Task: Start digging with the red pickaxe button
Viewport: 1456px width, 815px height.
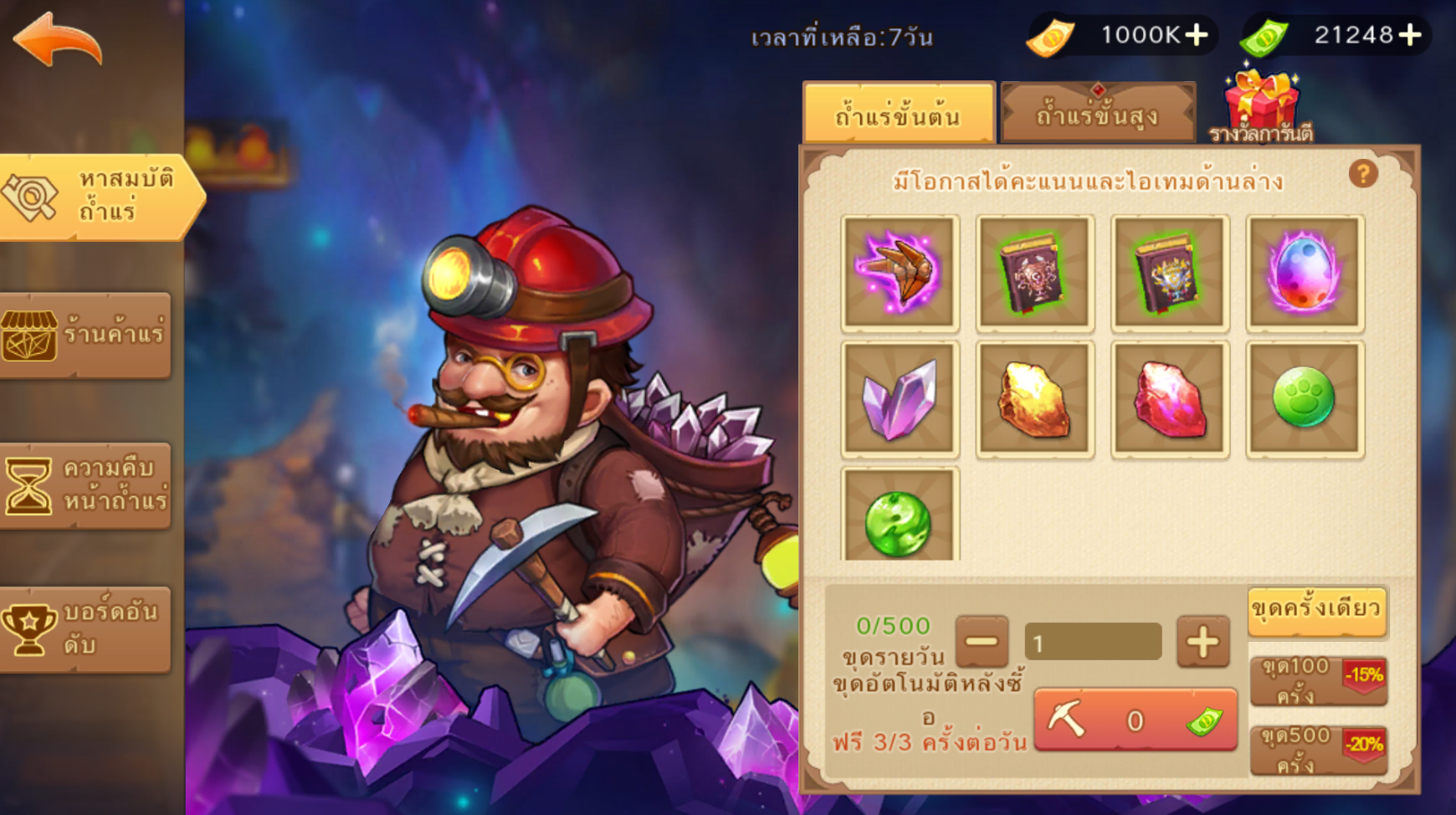Action: pos(1135,720)
